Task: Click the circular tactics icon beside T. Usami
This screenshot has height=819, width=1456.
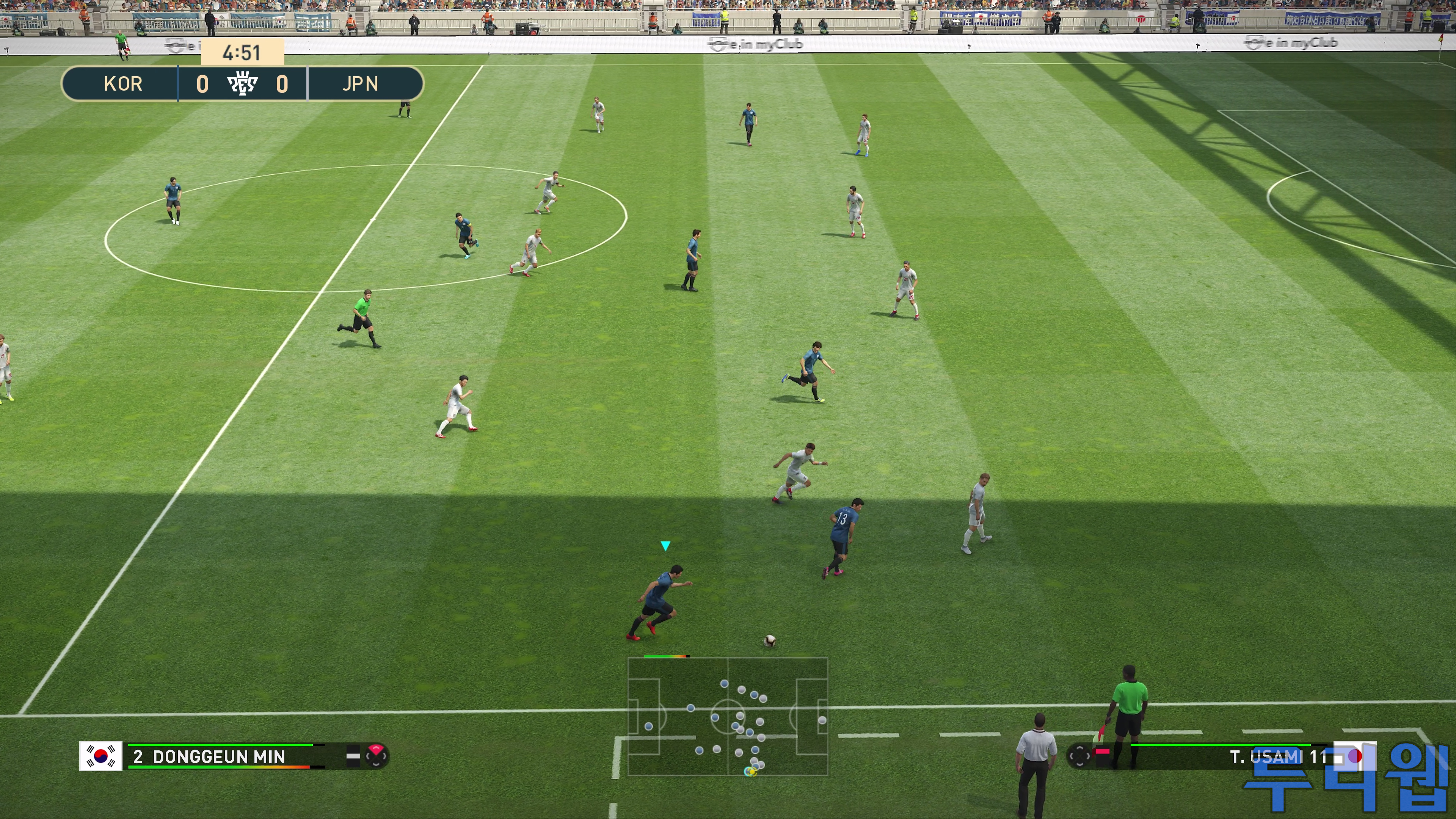Action: point(1079,756)
